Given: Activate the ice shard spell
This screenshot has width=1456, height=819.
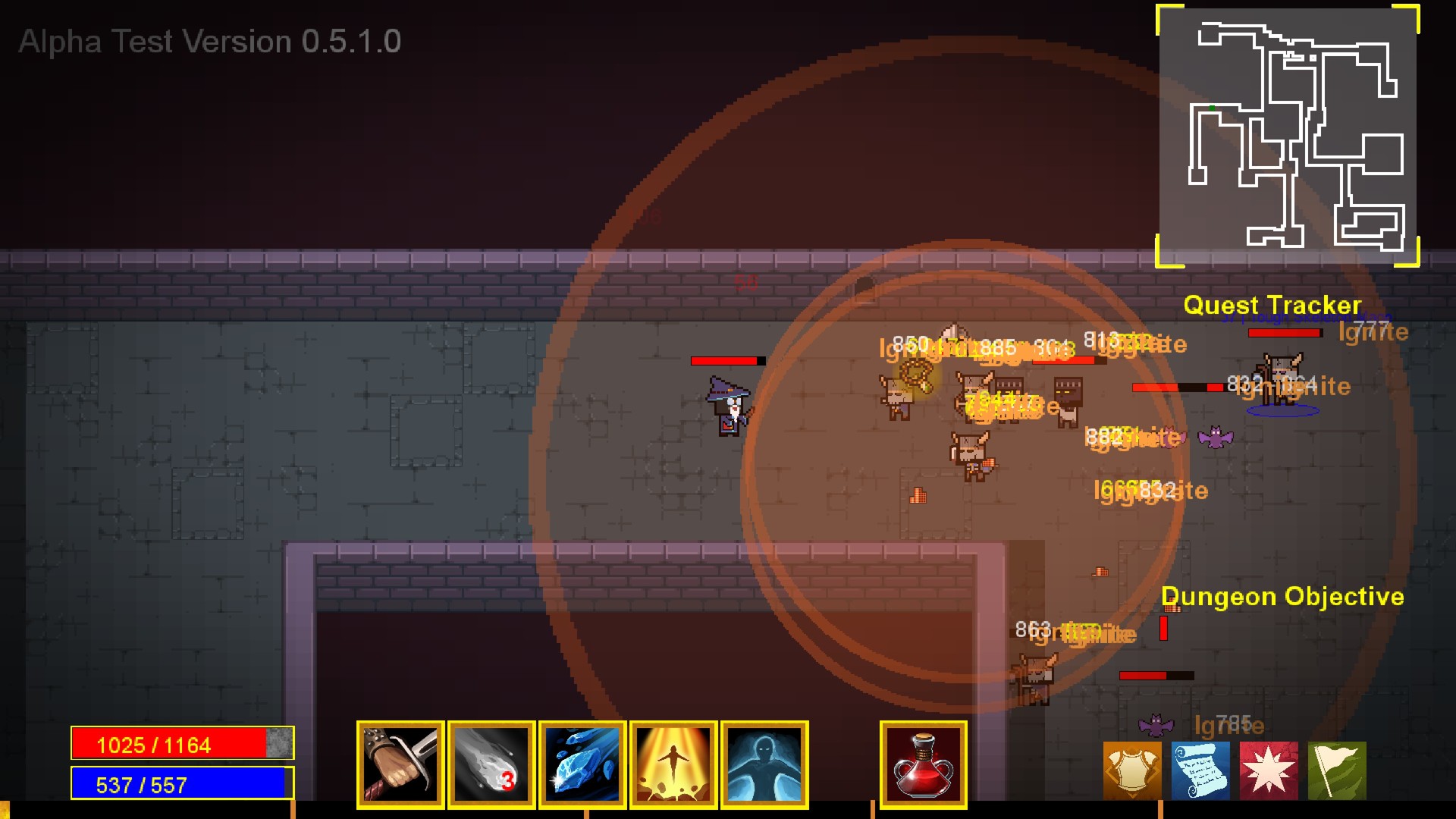Looking at the screenshot, I should [582, 764].
